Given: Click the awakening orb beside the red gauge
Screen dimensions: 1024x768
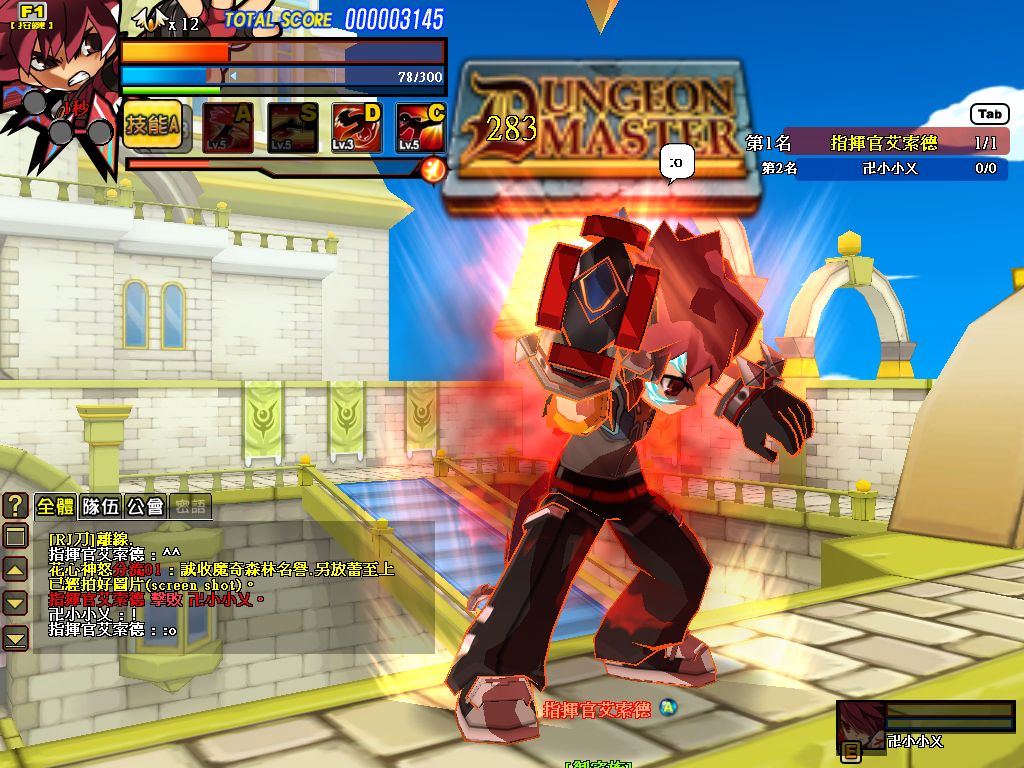Looking at the screenshot, I should click(433, 169).
